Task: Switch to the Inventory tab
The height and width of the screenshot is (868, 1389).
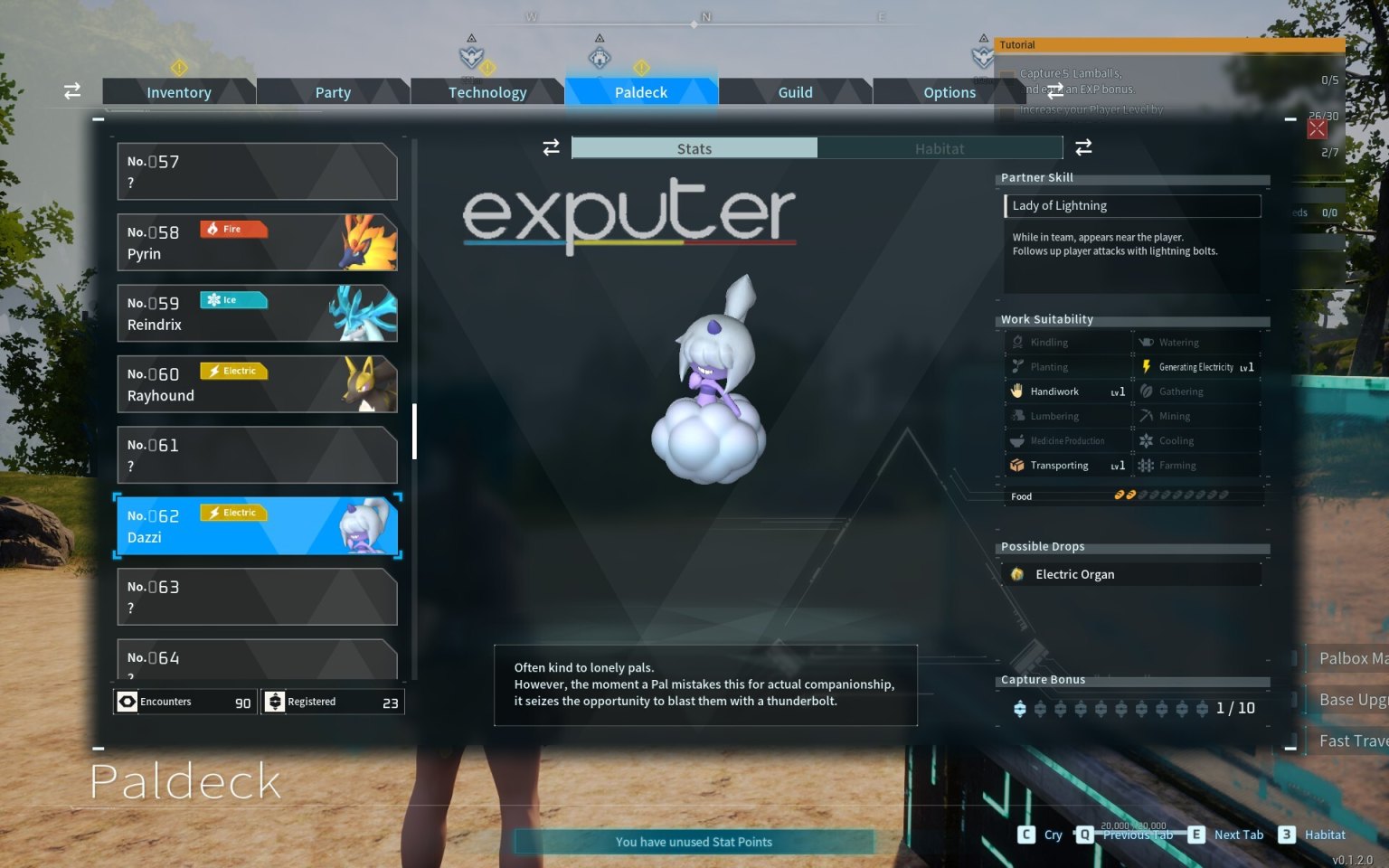Action: 179,91
